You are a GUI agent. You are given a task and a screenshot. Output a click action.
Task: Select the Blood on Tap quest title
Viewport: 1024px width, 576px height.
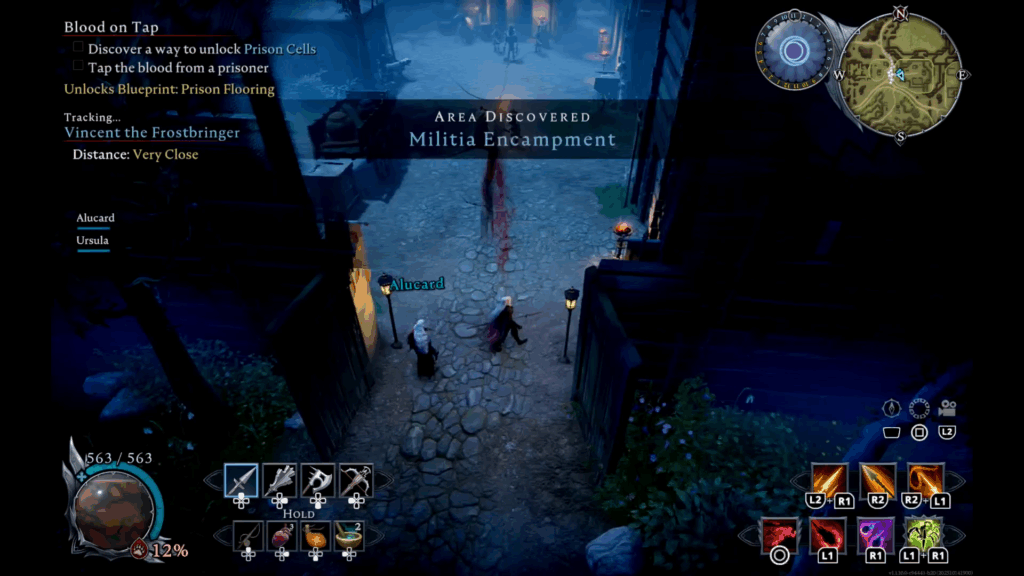(x=111, y=27)
